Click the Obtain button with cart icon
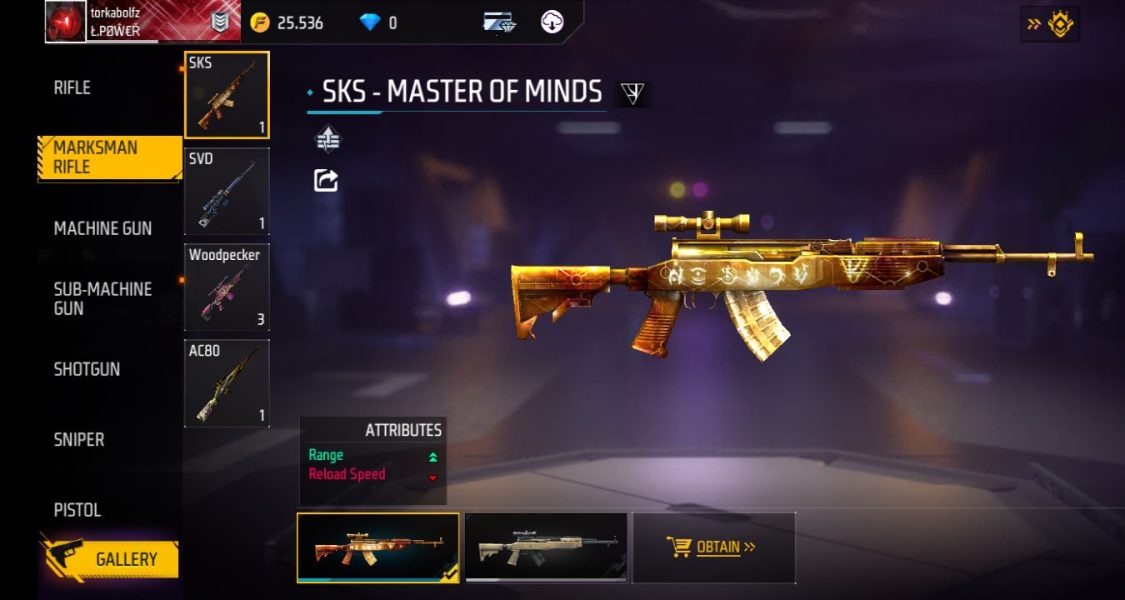Screen dimensions: 1125x600 [713, 547]
